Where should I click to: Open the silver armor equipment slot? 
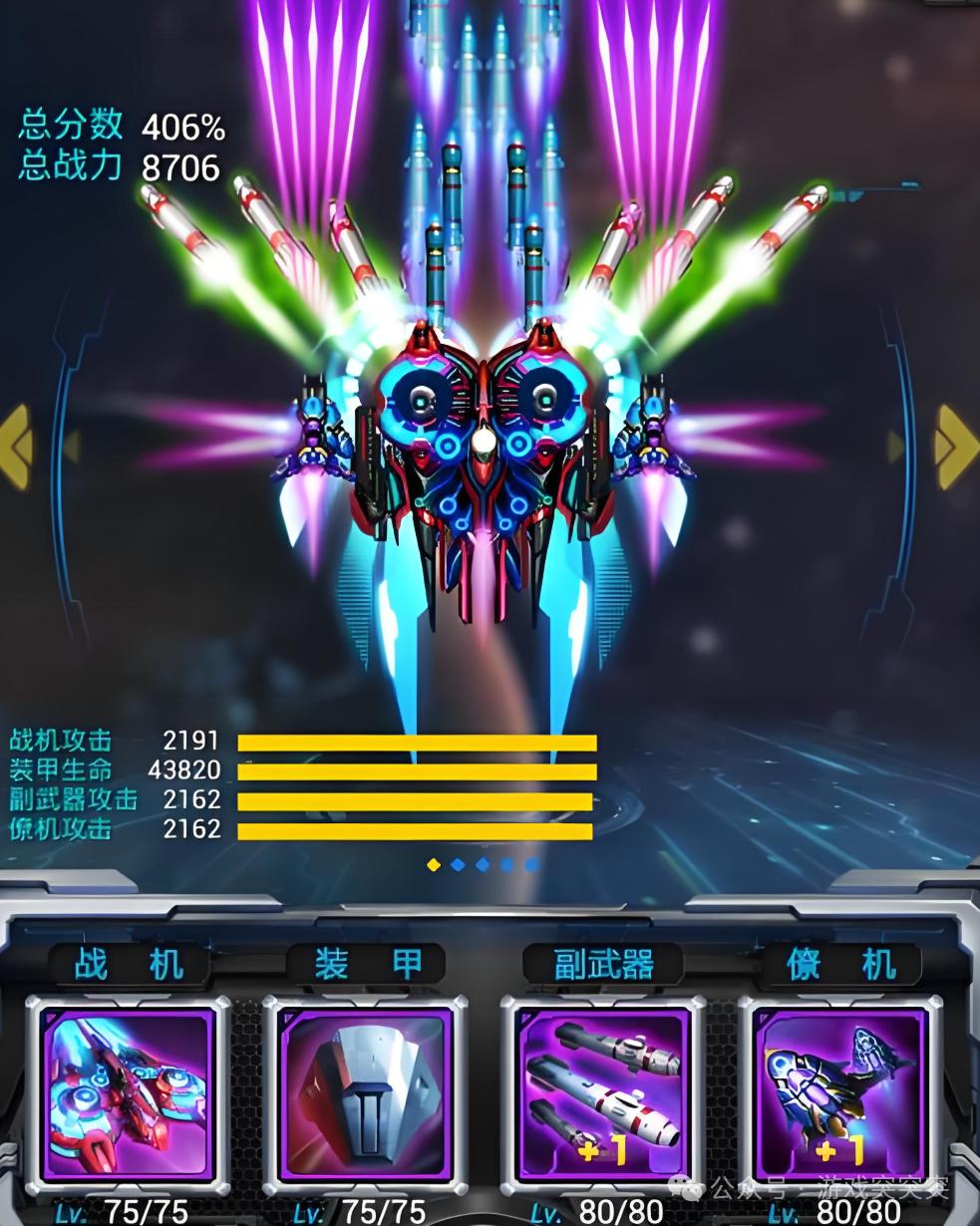[364, 1093]
